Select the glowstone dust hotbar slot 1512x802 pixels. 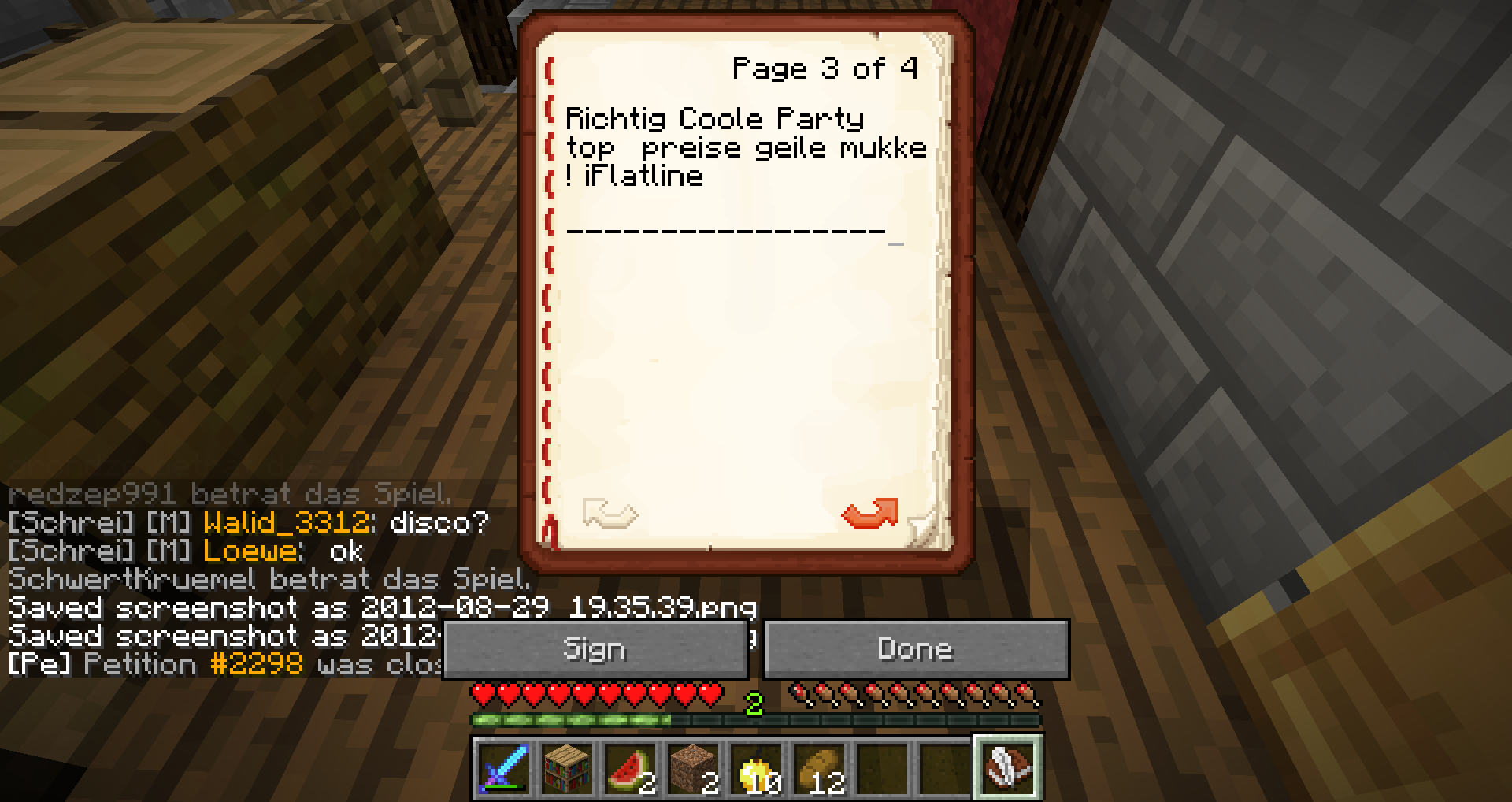(756, 767)
